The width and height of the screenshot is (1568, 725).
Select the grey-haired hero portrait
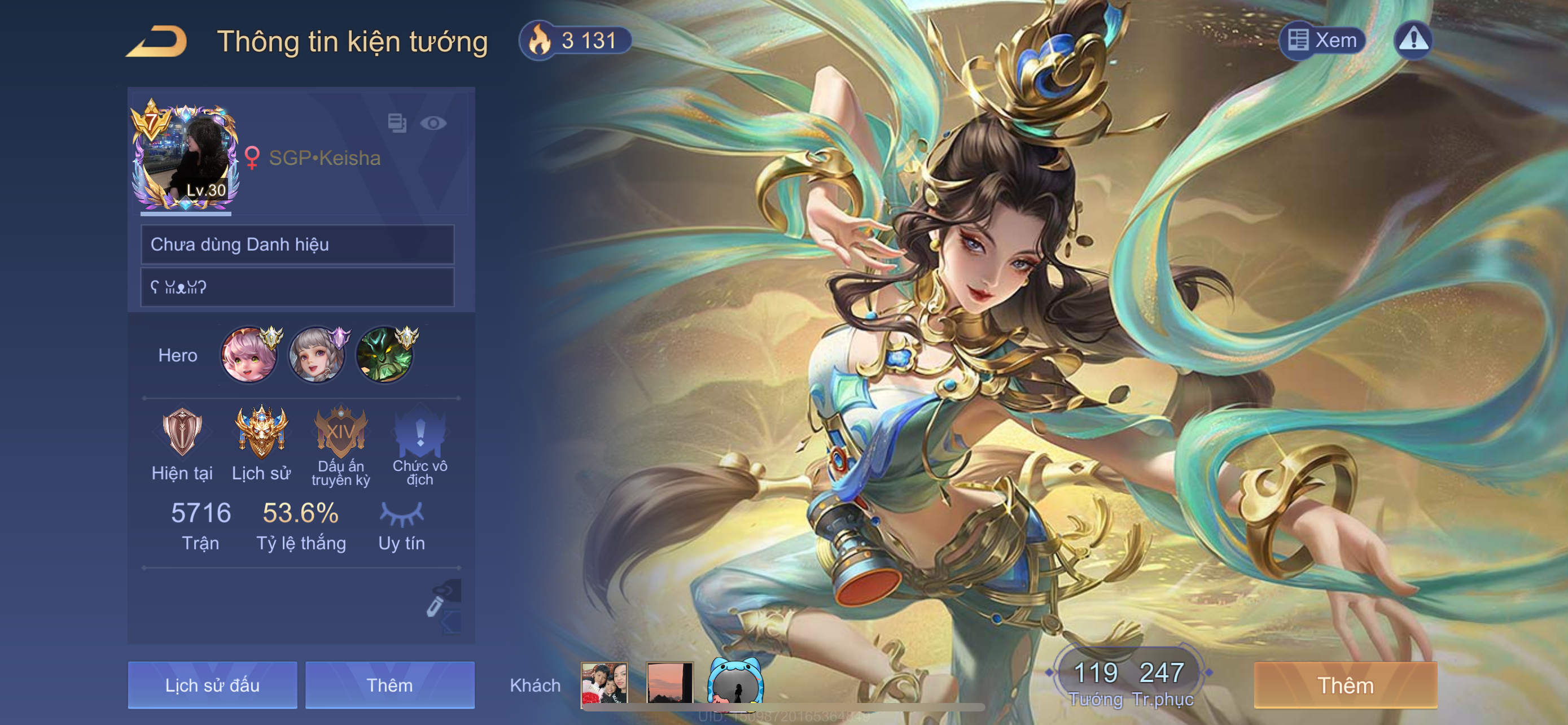click(x=317, y=355)
